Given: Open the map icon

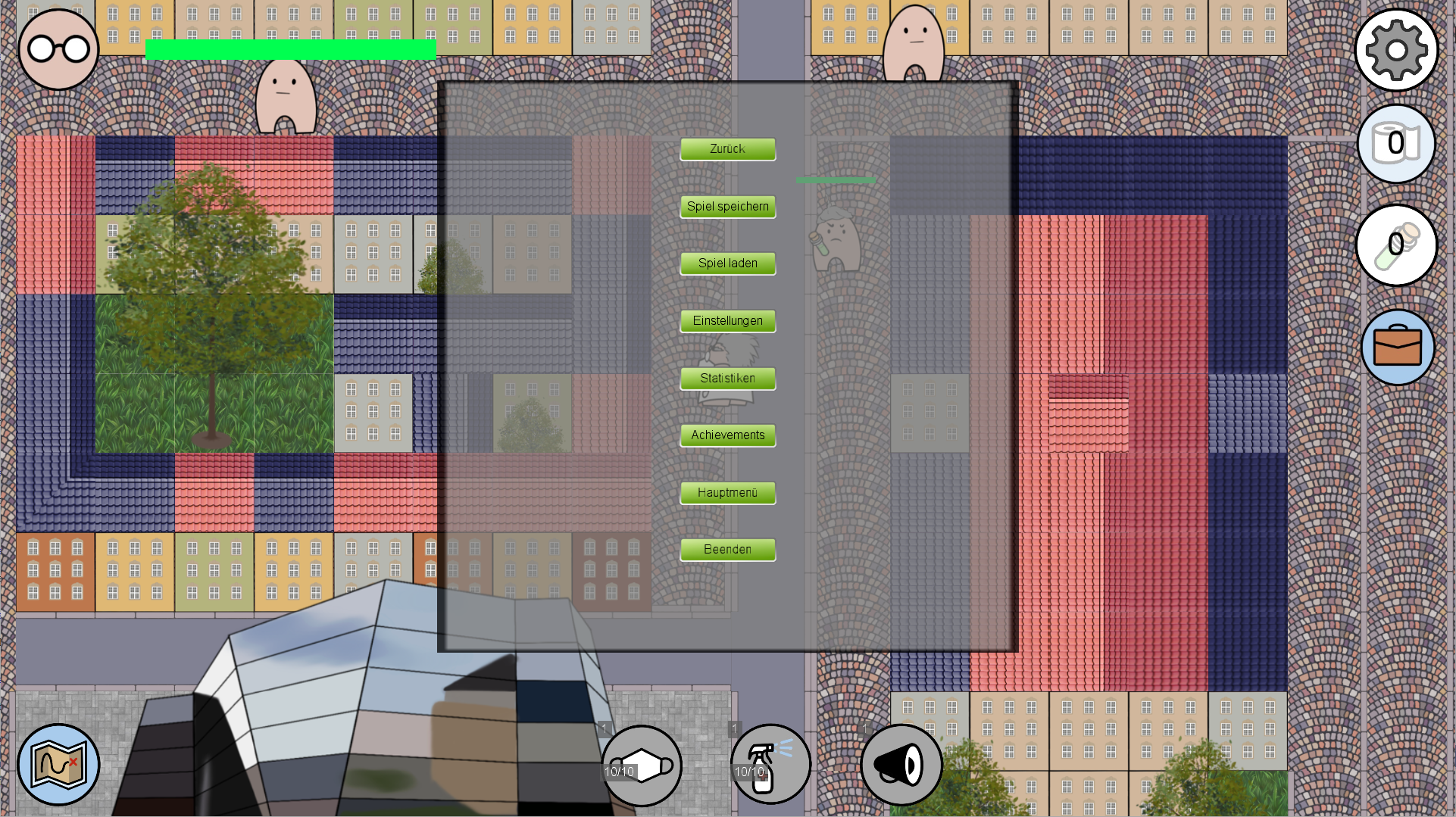Looking at the screenshot, I should tap(58, 765).
